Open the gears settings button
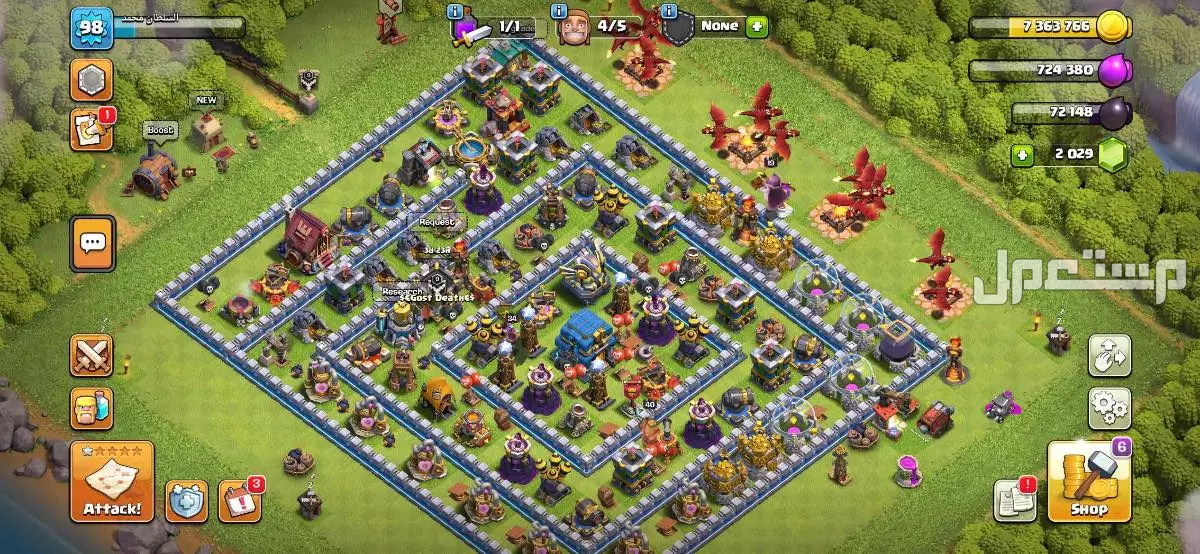This screenshot has width=1200, height=554. click(1109, 408)
